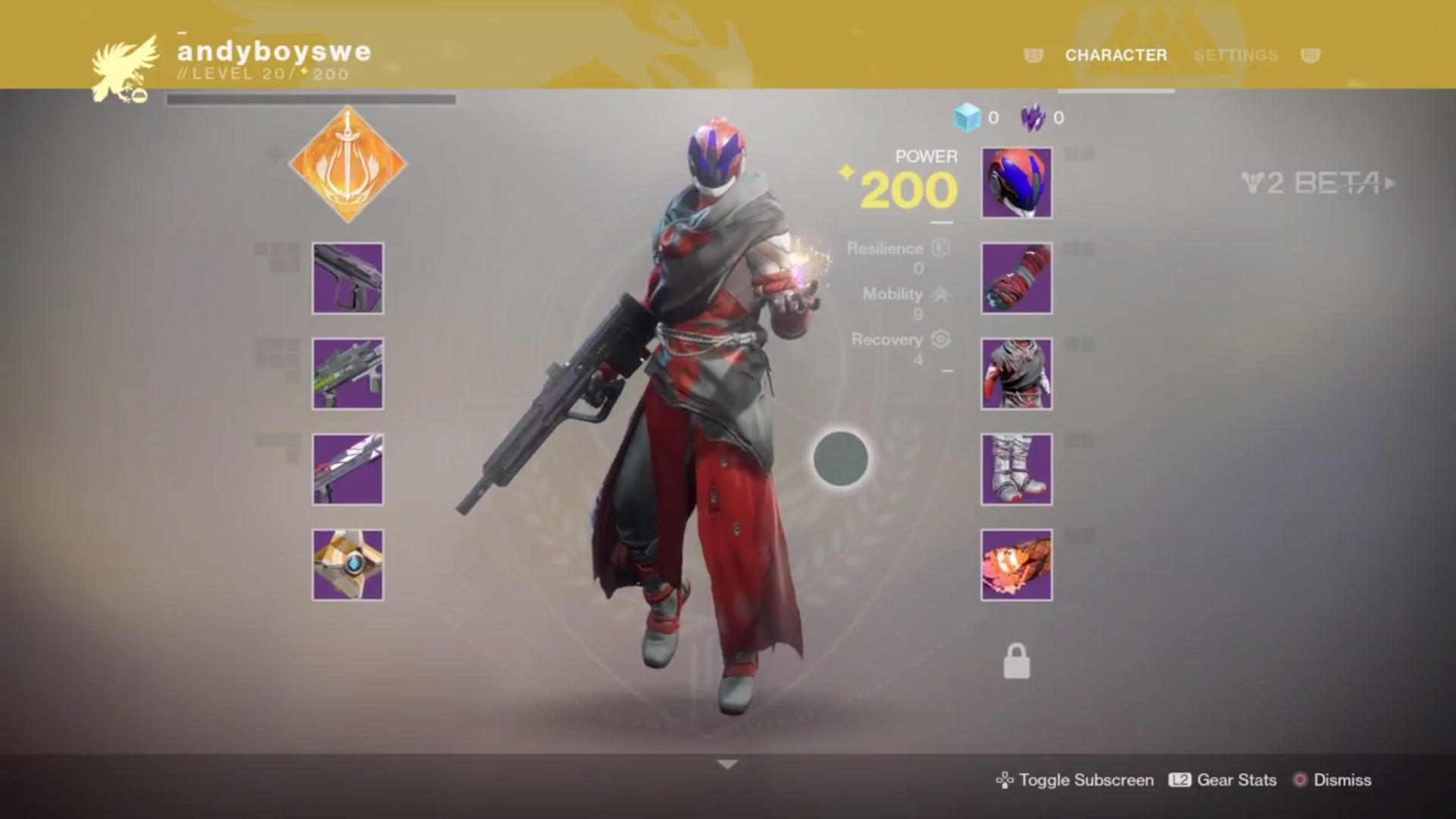Image resolution: width=1456 pixels, height=819 pixels.
Task: Switch to the SETTINGS tab
Action: 1235,55
